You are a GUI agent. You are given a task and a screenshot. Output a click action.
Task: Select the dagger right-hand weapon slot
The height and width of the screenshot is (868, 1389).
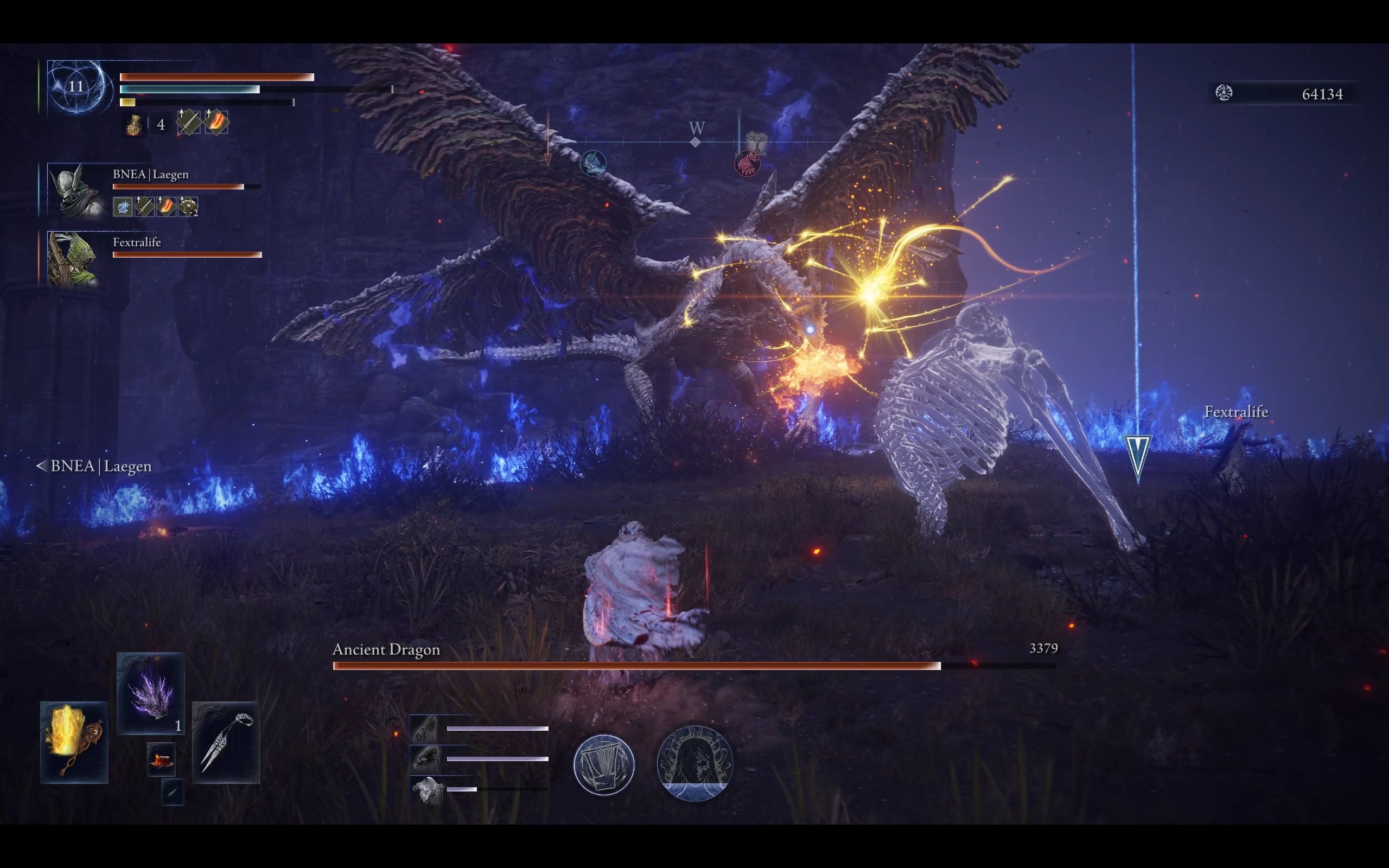click(x=226, y=742)
